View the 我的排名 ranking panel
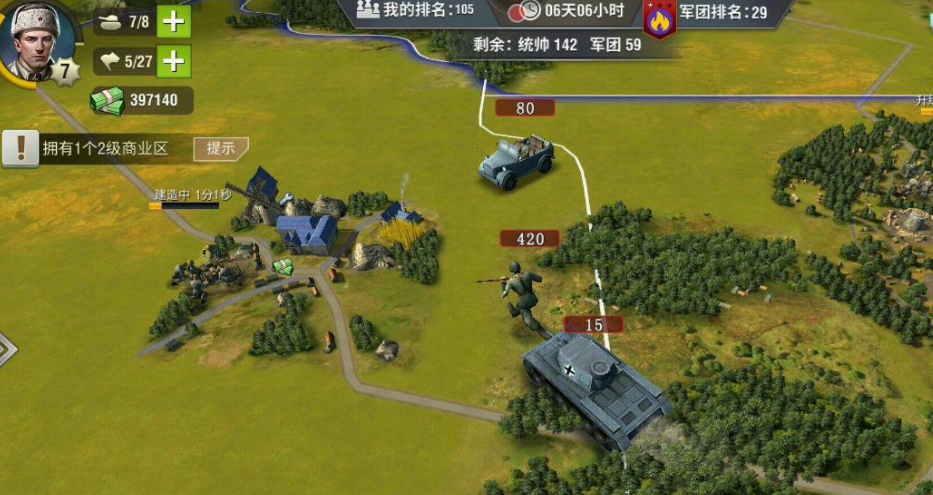933x495 pixels. point(416,11)
